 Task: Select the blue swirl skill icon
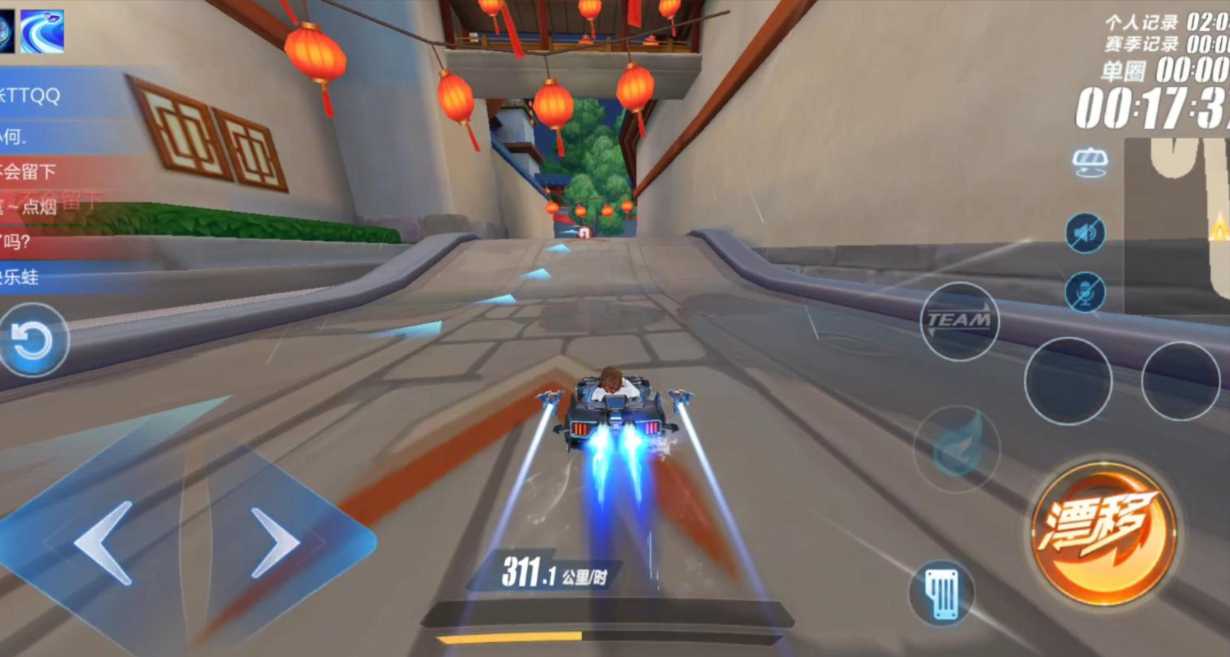(42, 31)
